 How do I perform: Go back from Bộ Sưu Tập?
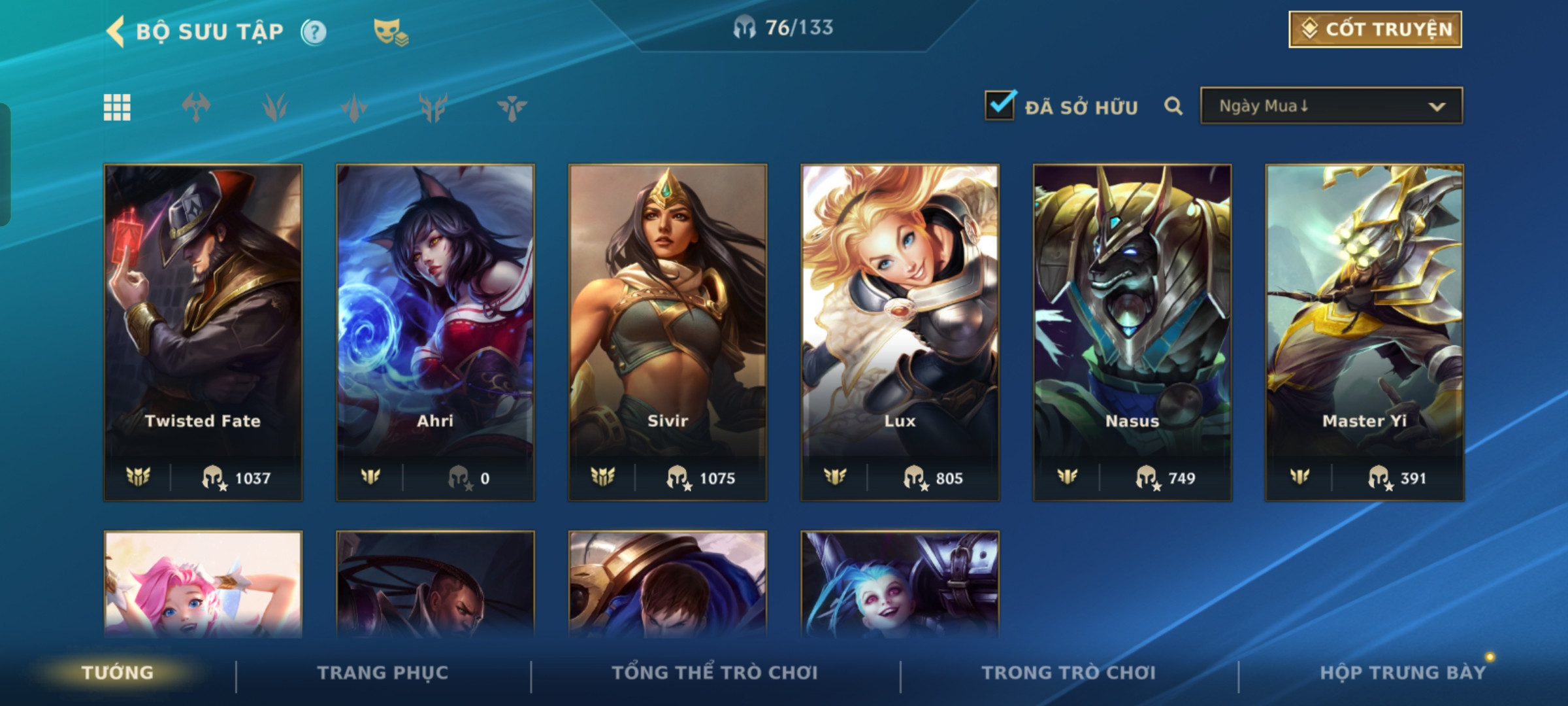pos(116,31)
